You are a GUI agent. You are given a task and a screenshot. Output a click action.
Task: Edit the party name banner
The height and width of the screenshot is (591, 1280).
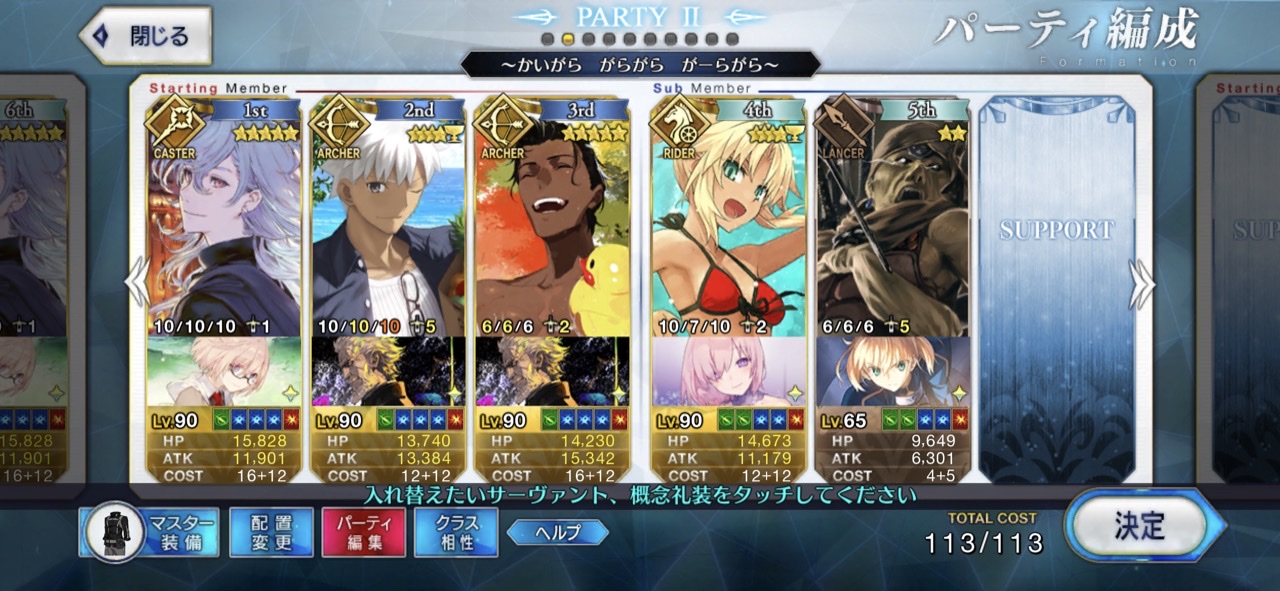[640, 66]
